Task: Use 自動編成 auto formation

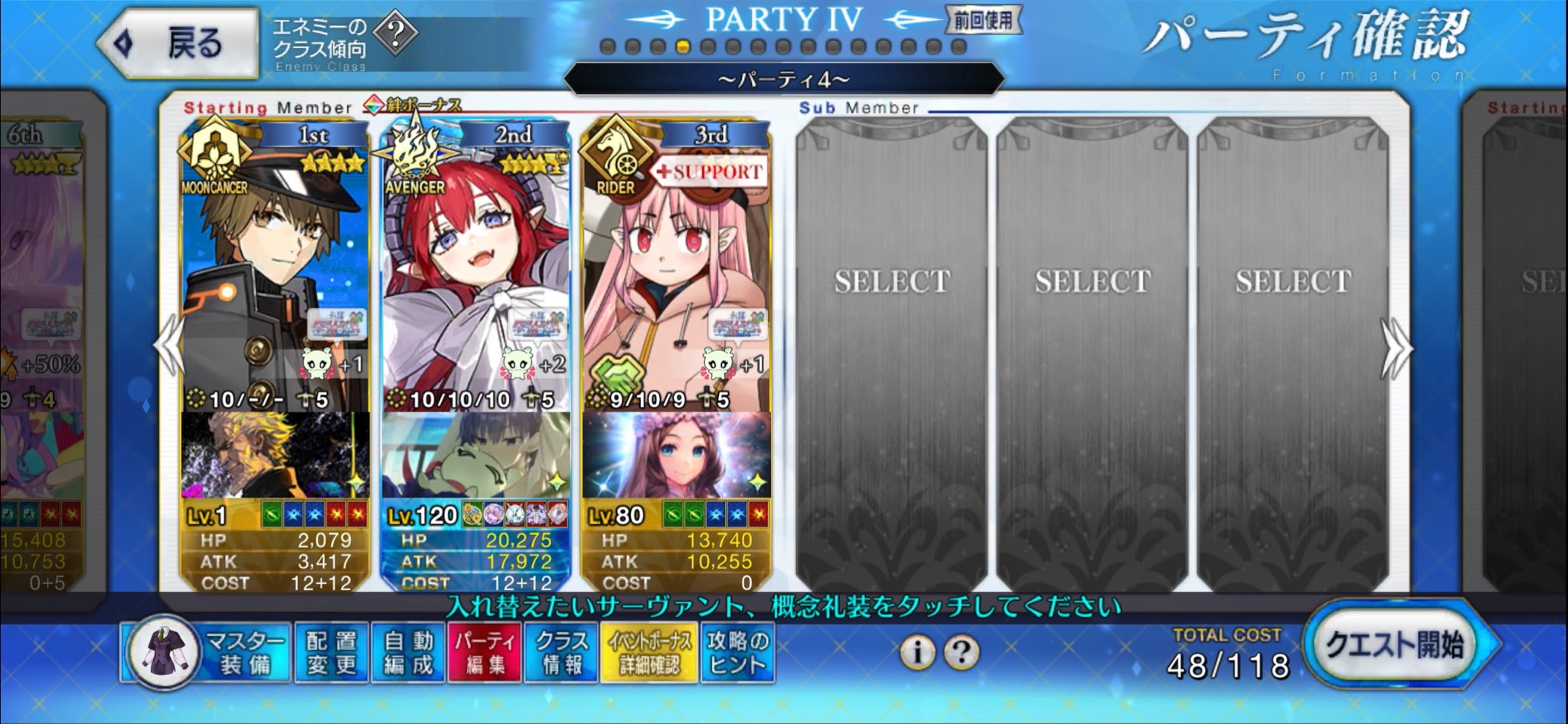Action: click(408, 653)
